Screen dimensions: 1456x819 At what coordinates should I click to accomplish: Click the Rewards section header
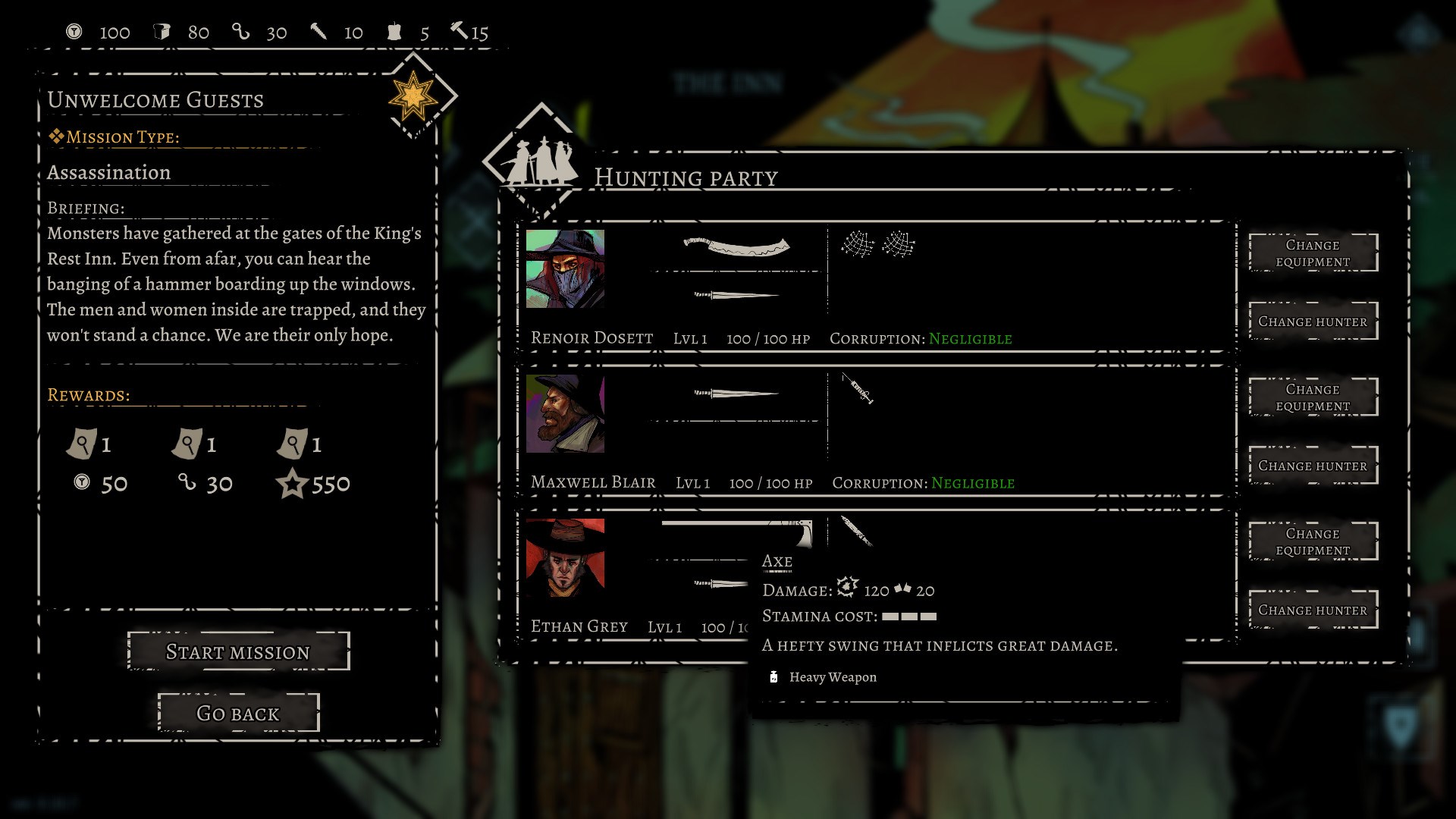87,394
